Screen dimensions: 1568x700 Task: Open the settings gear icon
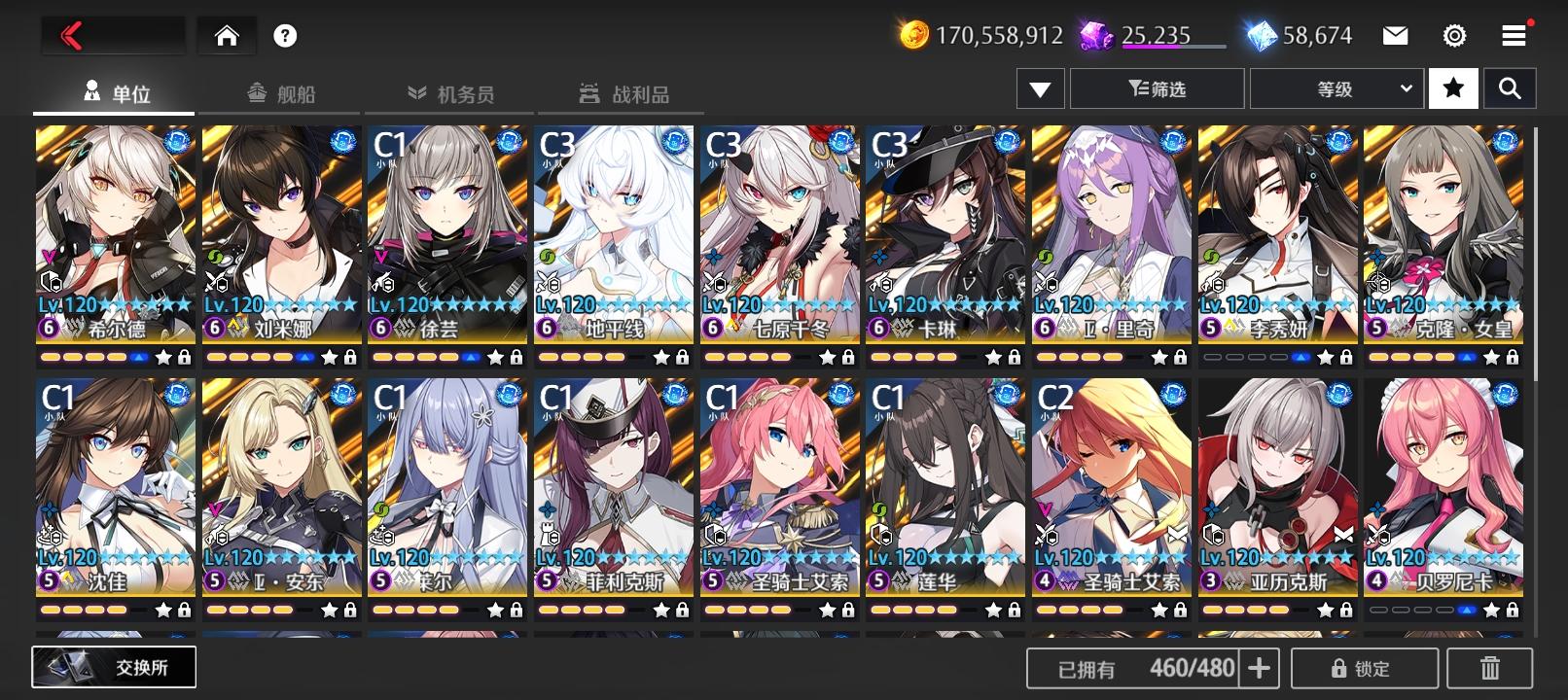coord(1453,34)
